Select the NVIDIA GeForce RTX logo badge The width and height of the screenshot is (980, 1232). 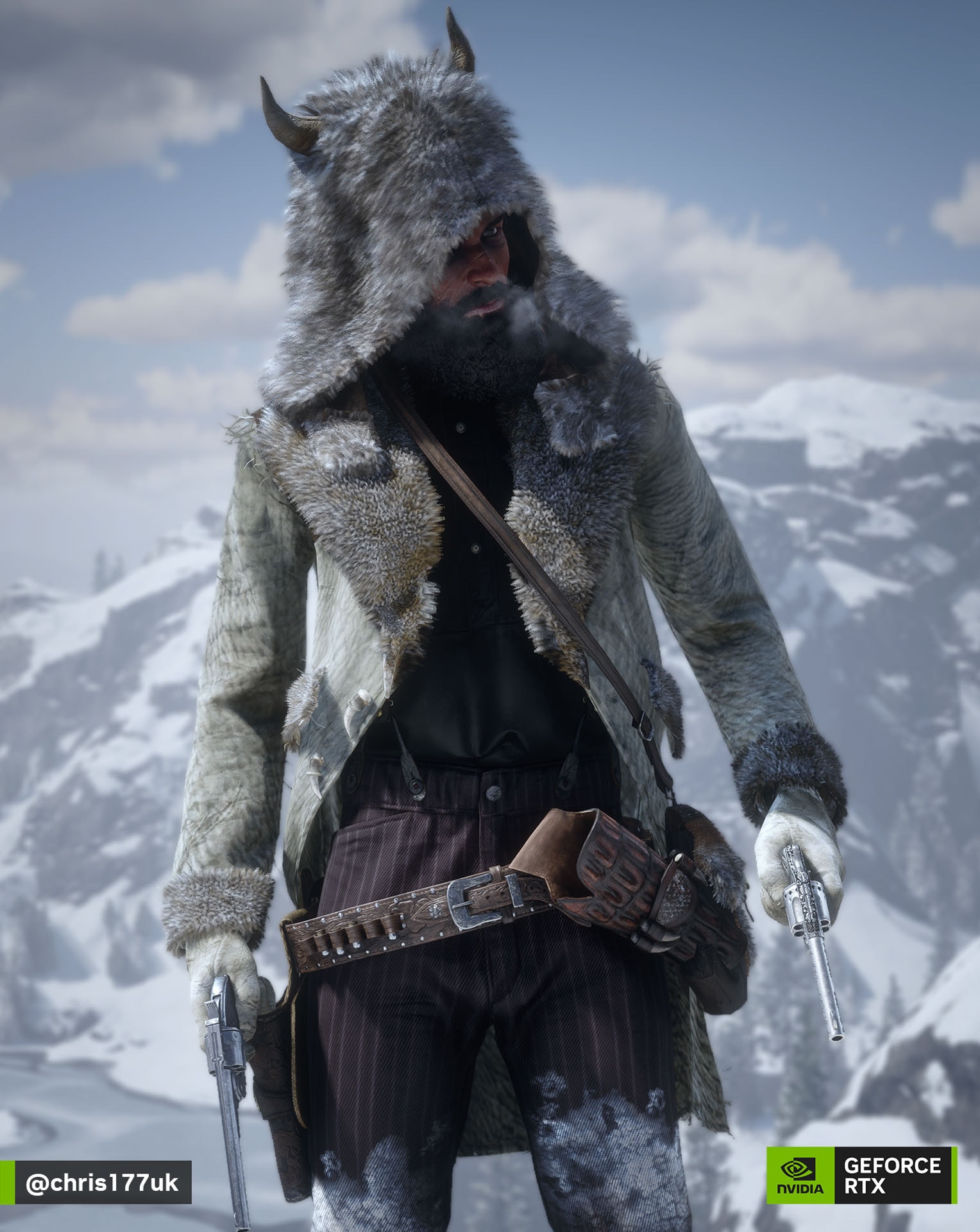(861, 1176)
